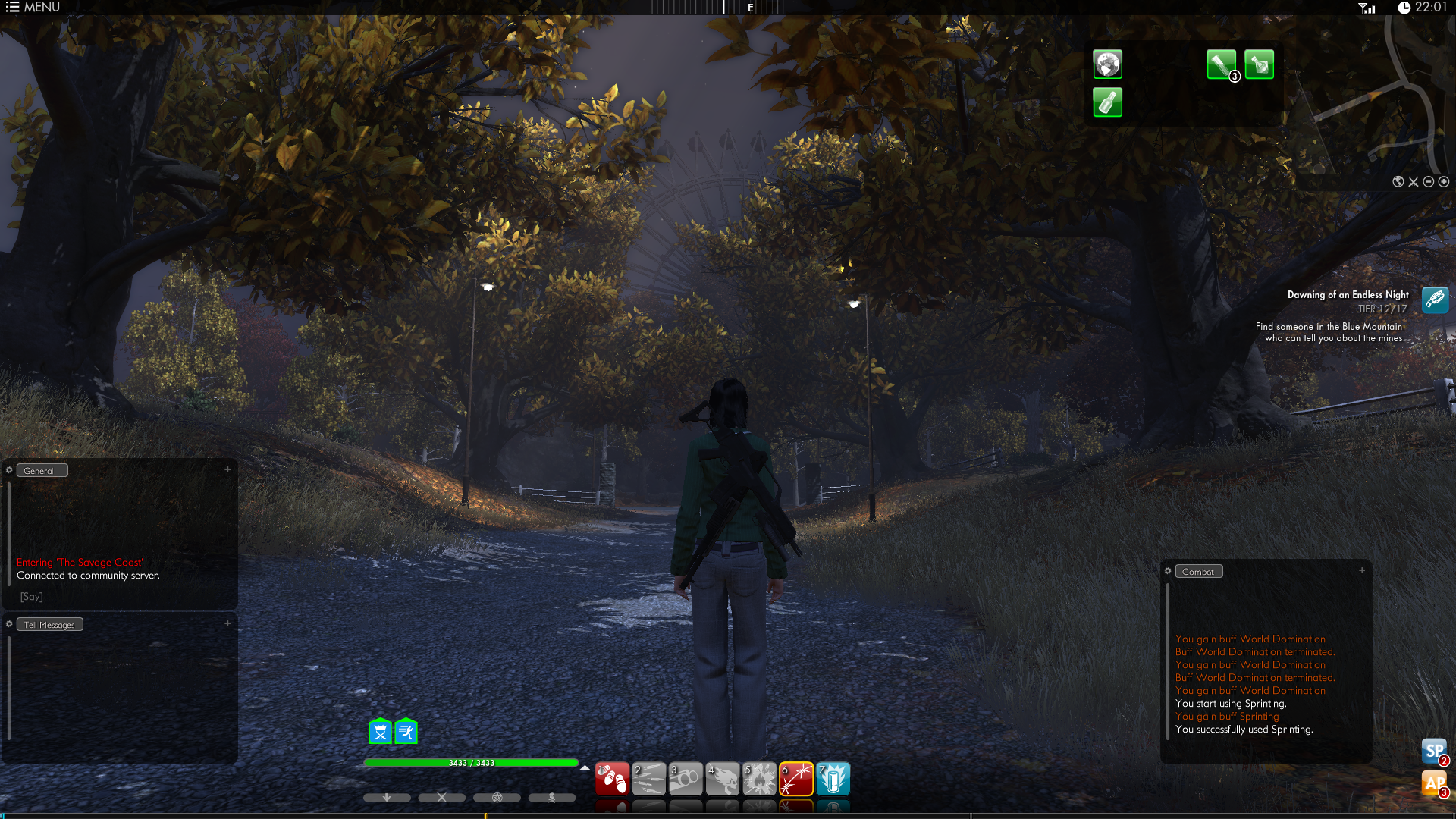Click the test tube buff icon

coord(1221,64)
